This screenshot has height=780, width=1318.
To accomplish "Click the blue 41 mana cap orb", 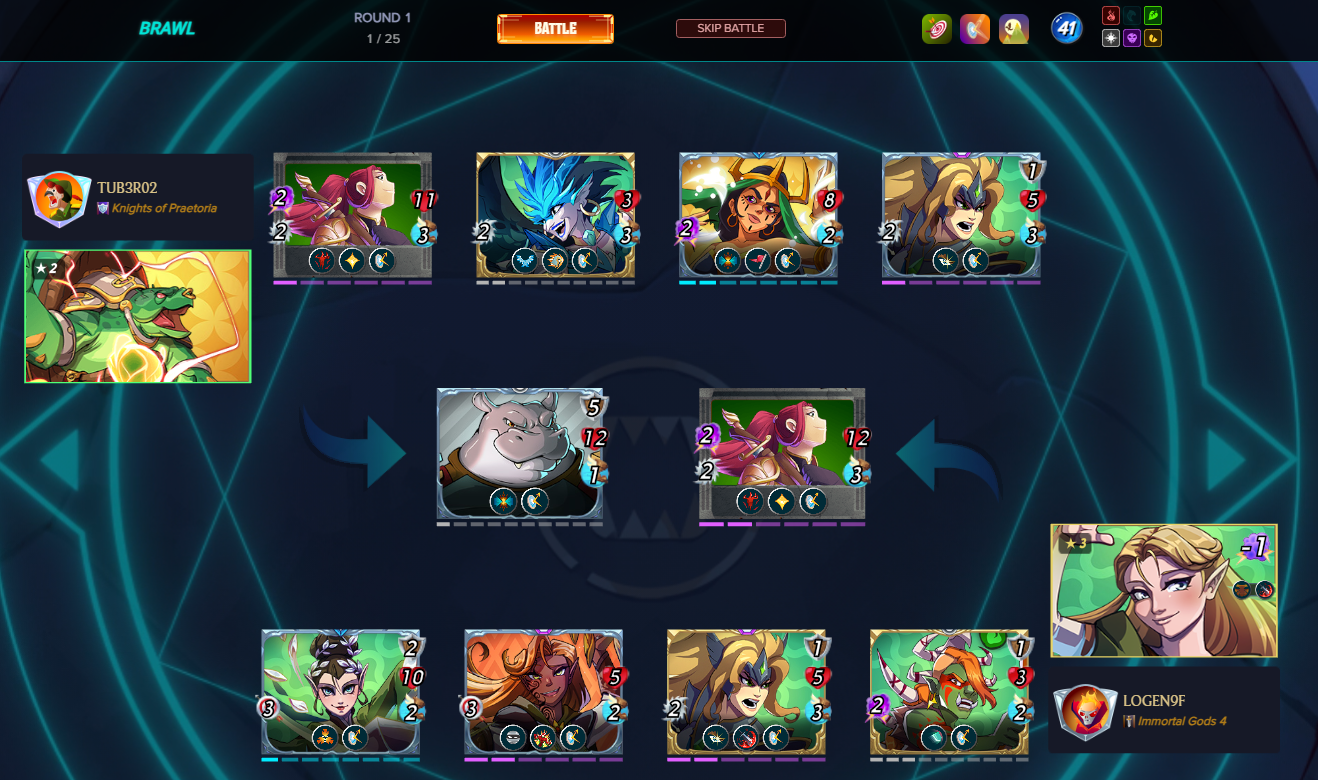I will pos(1067,28).
